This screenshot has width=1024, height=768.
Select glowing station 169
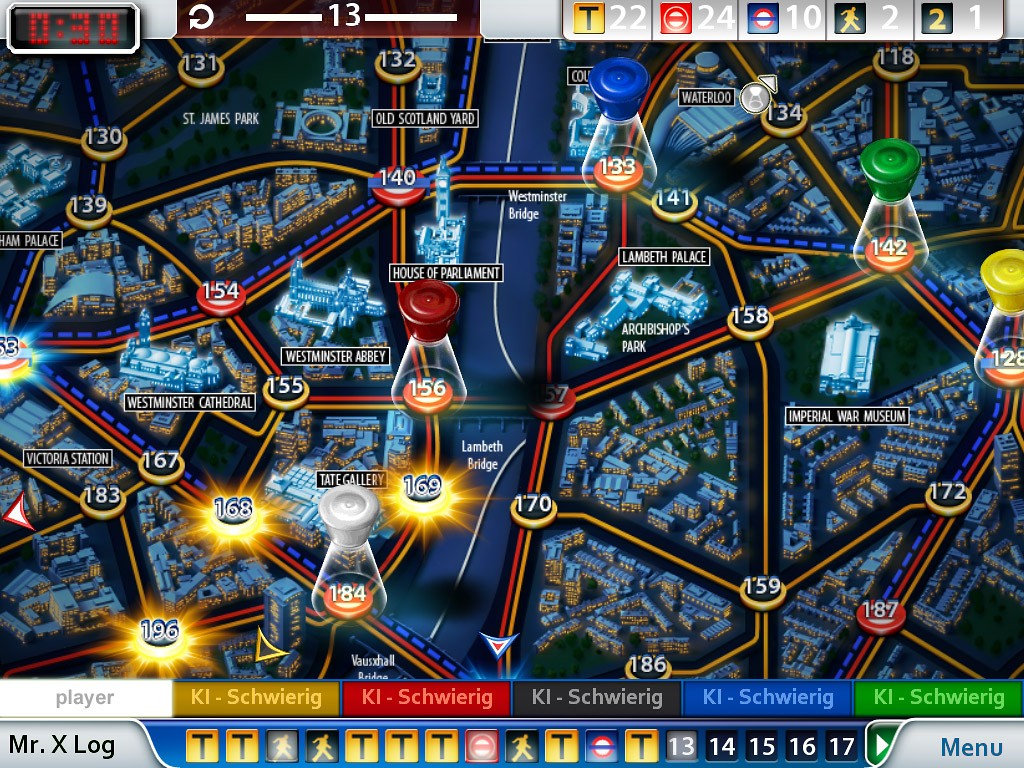(x=422, y=488)
